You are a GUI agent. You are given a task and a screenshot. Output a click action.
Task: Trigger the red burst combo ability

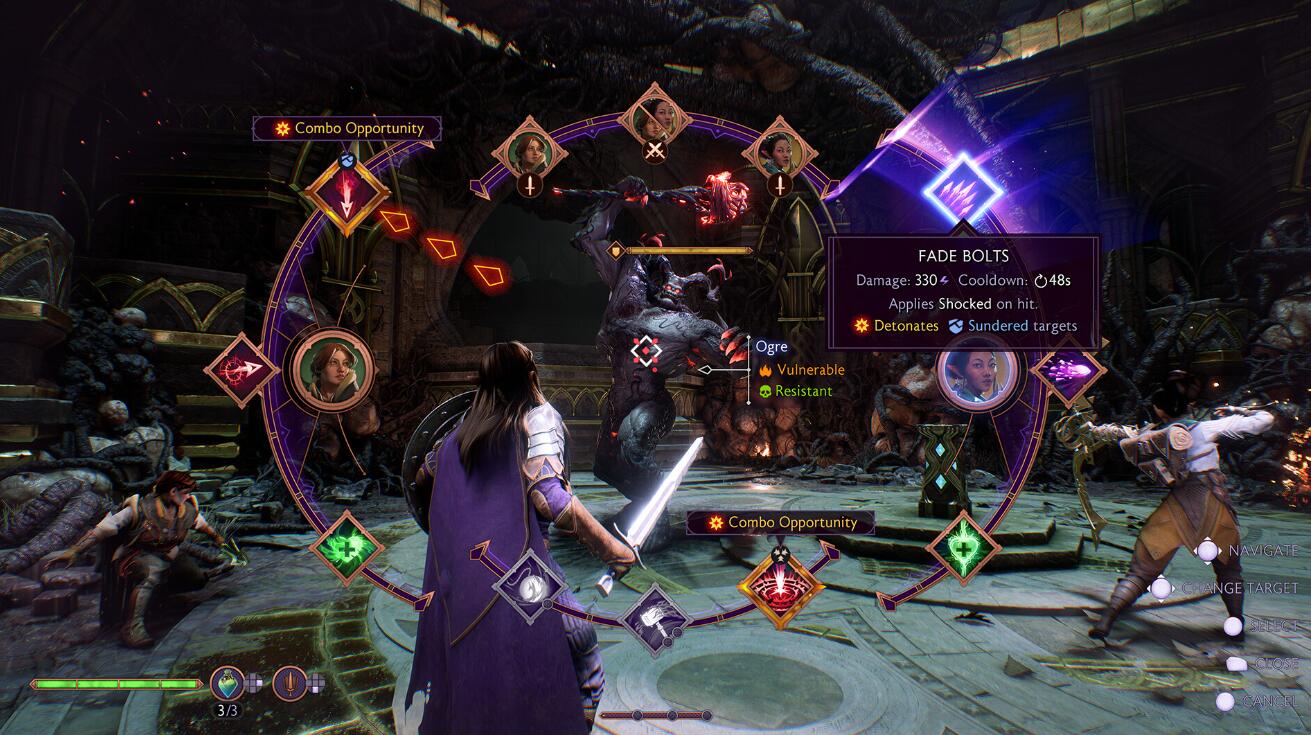click(x=781, y=584)
